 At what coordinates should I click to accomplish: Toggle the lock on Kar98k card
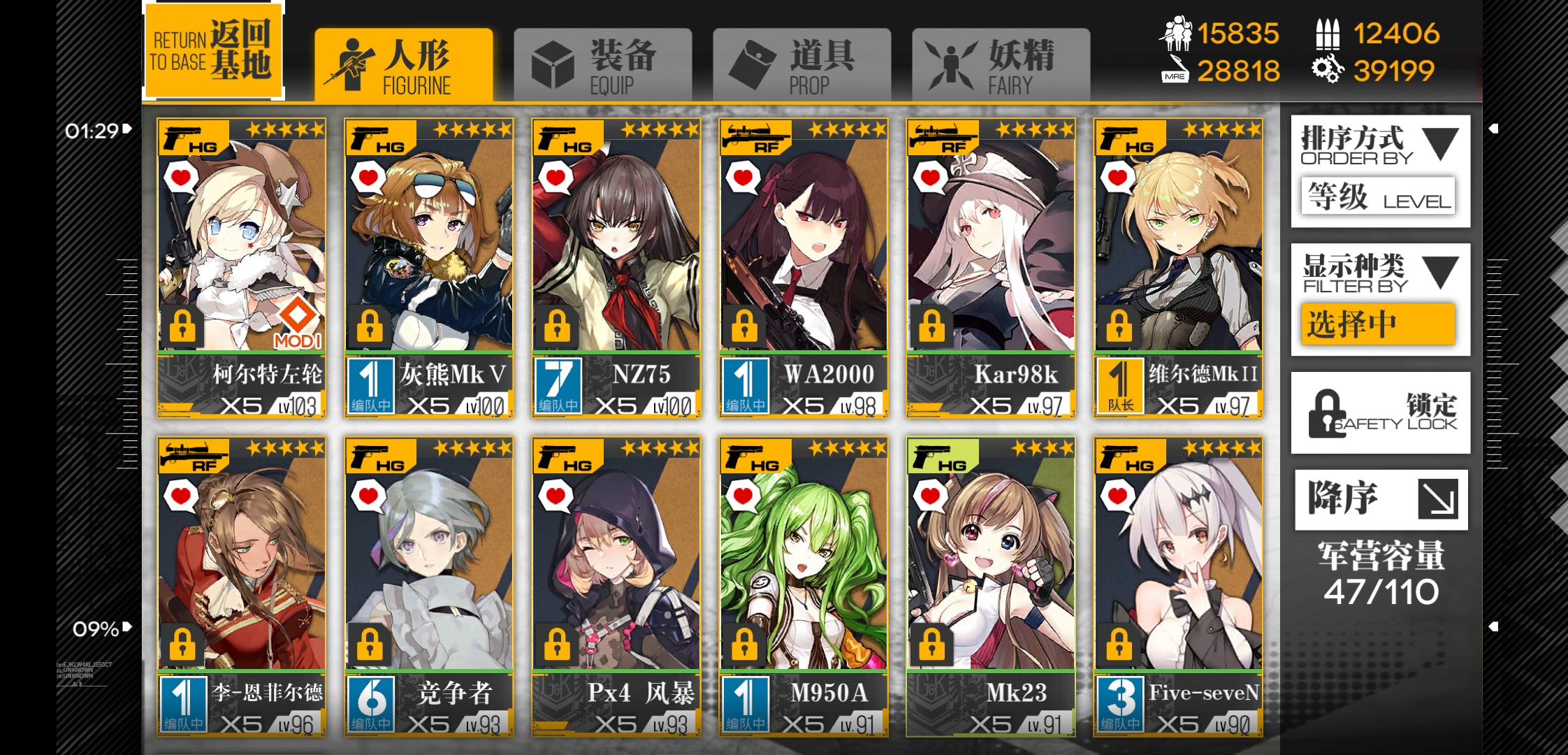(x=934, y=324)
